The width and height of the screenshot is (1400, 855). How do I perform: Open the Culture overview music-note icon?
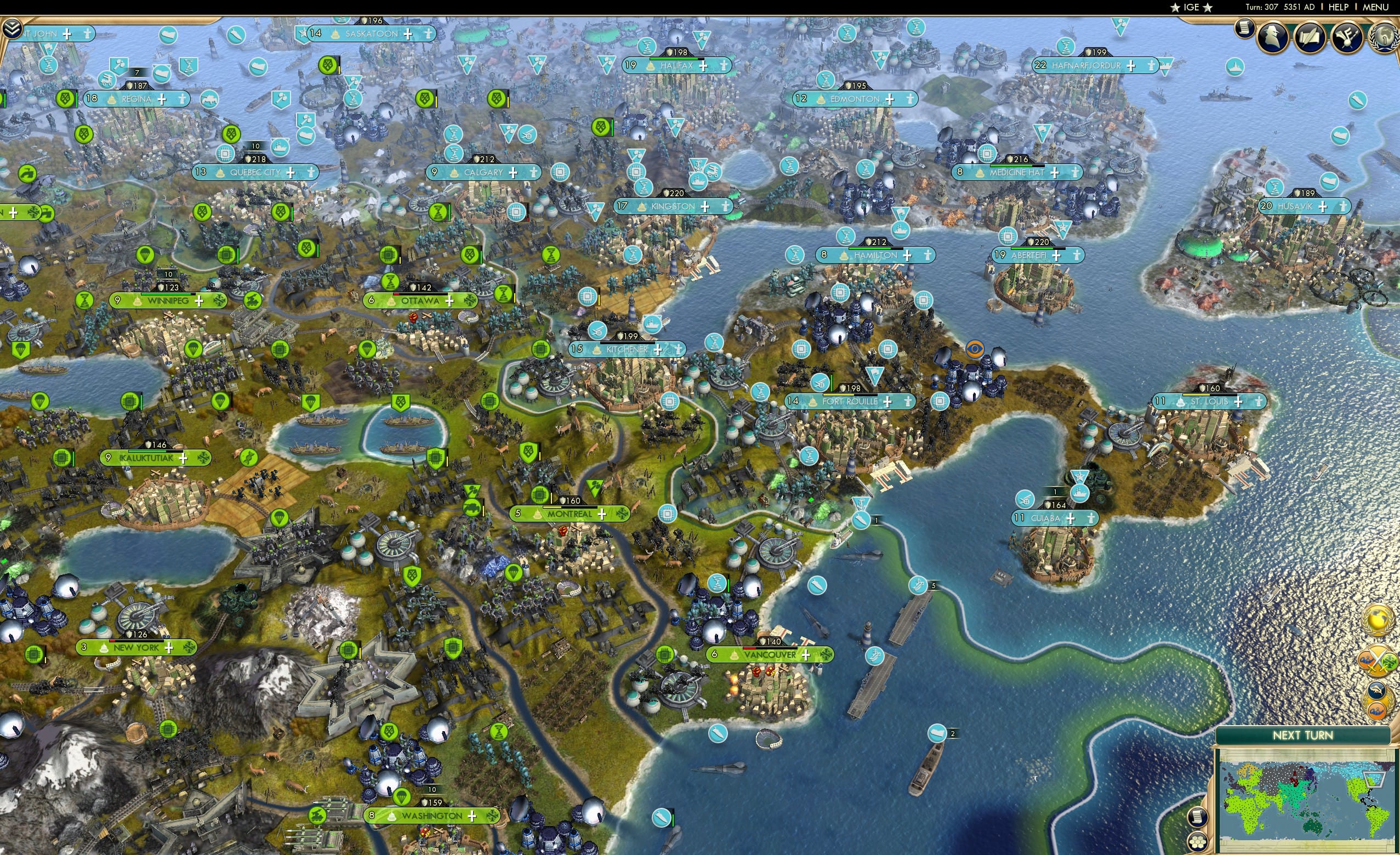tap(1347, 36)
